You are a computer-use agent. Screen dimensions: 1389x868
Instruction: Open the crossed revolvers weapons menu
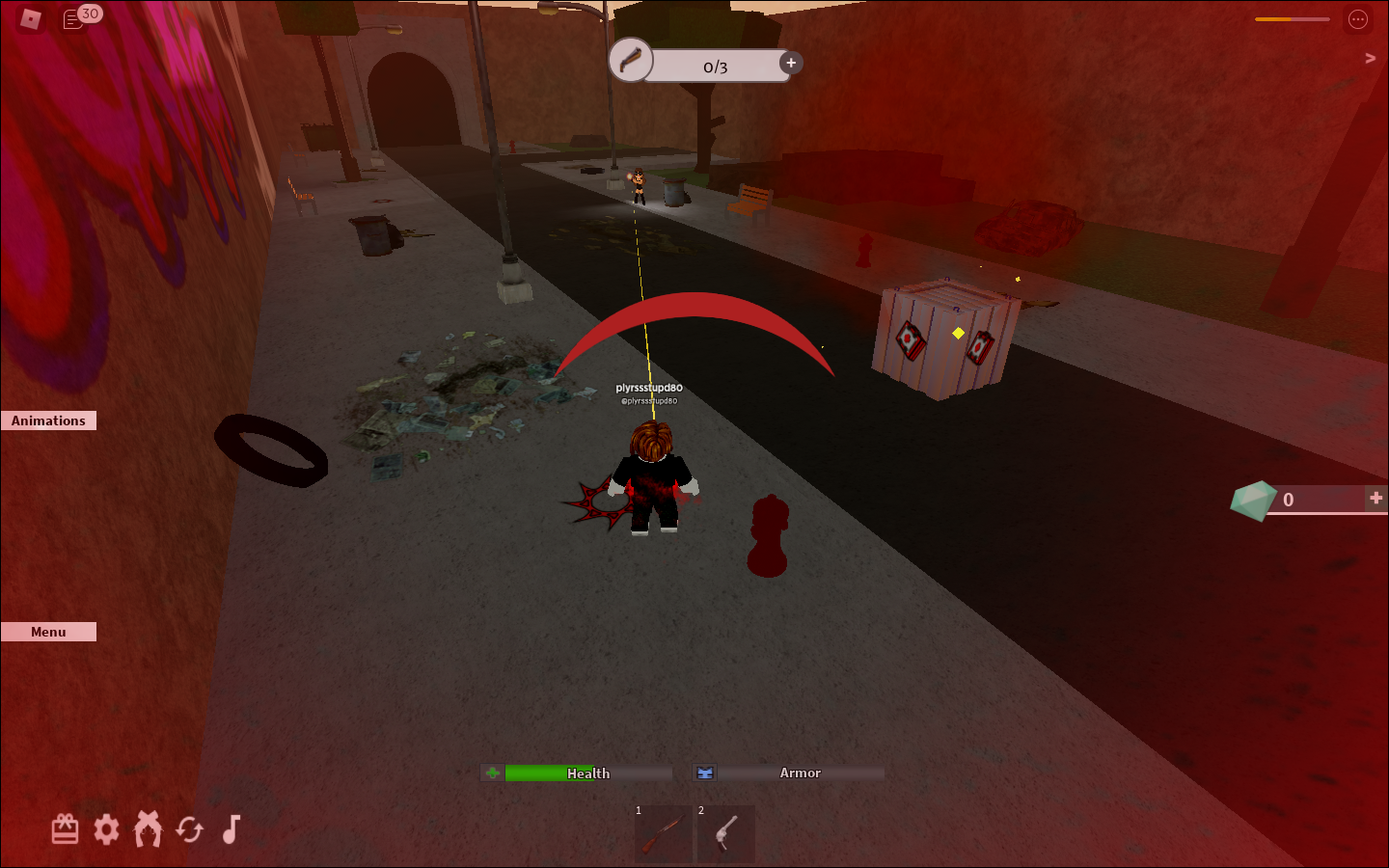(x=148, y=828)
